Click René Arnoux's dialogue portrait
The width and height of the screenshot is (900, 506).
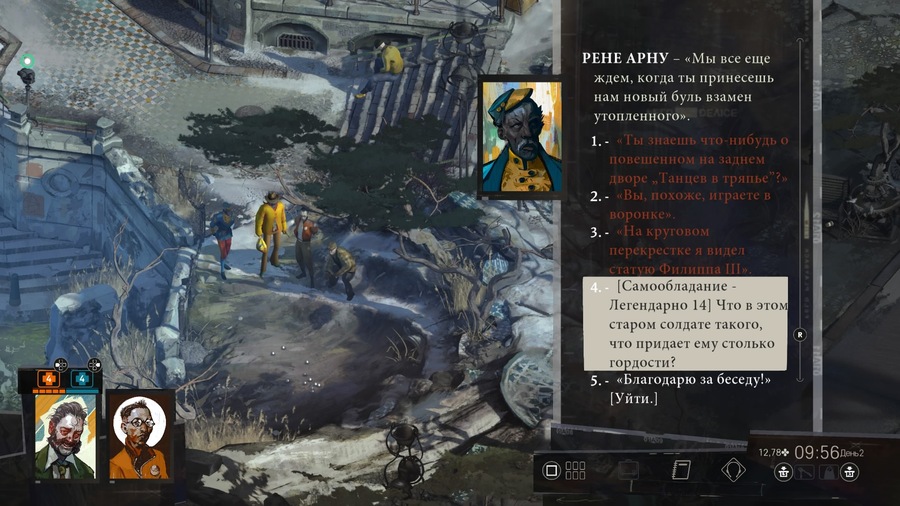515,136
